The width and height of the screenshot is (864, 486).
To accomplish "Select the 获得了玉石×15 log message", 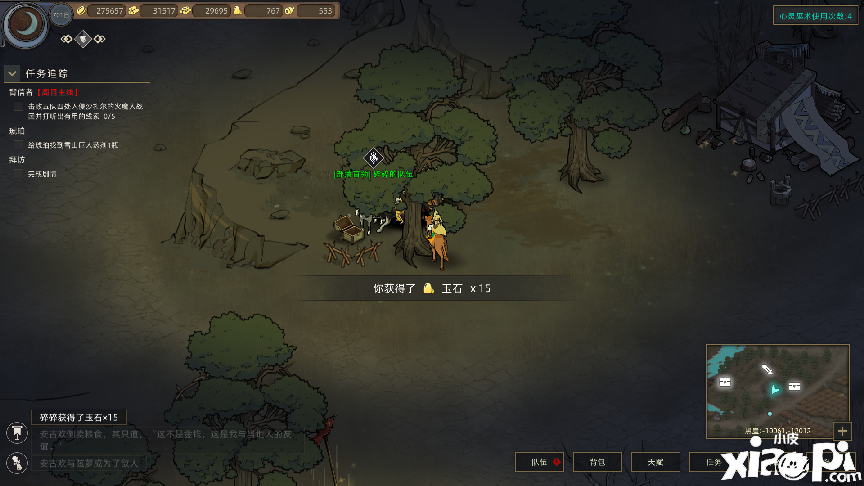I will 78,417.
